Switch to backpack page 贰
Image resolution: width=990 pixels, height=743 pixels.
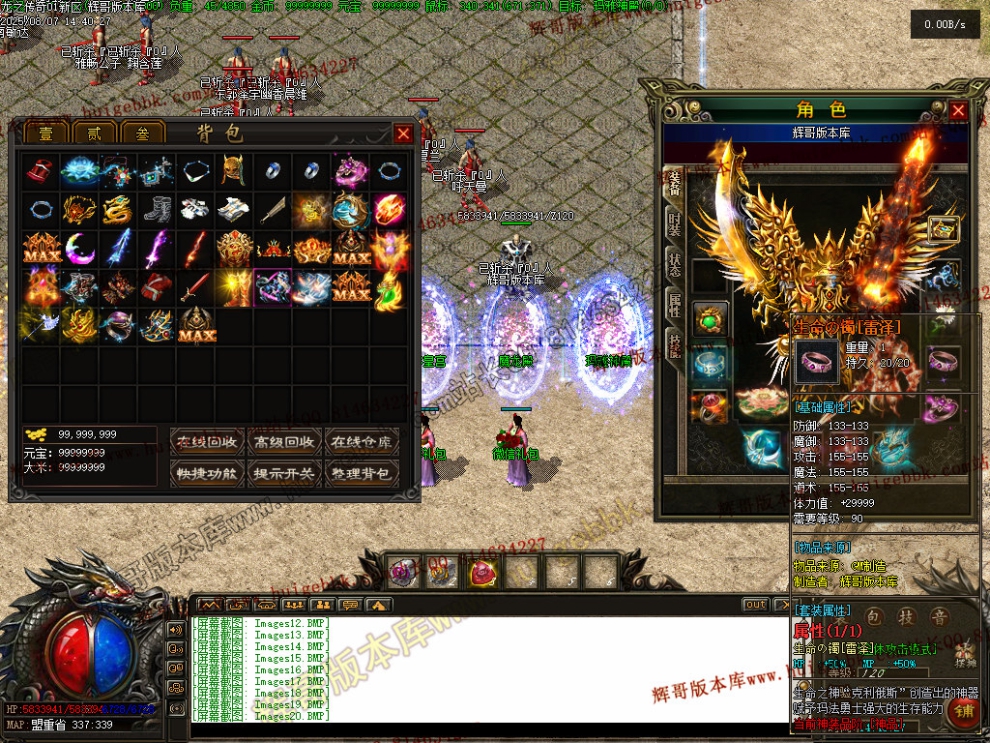[93, 134]
